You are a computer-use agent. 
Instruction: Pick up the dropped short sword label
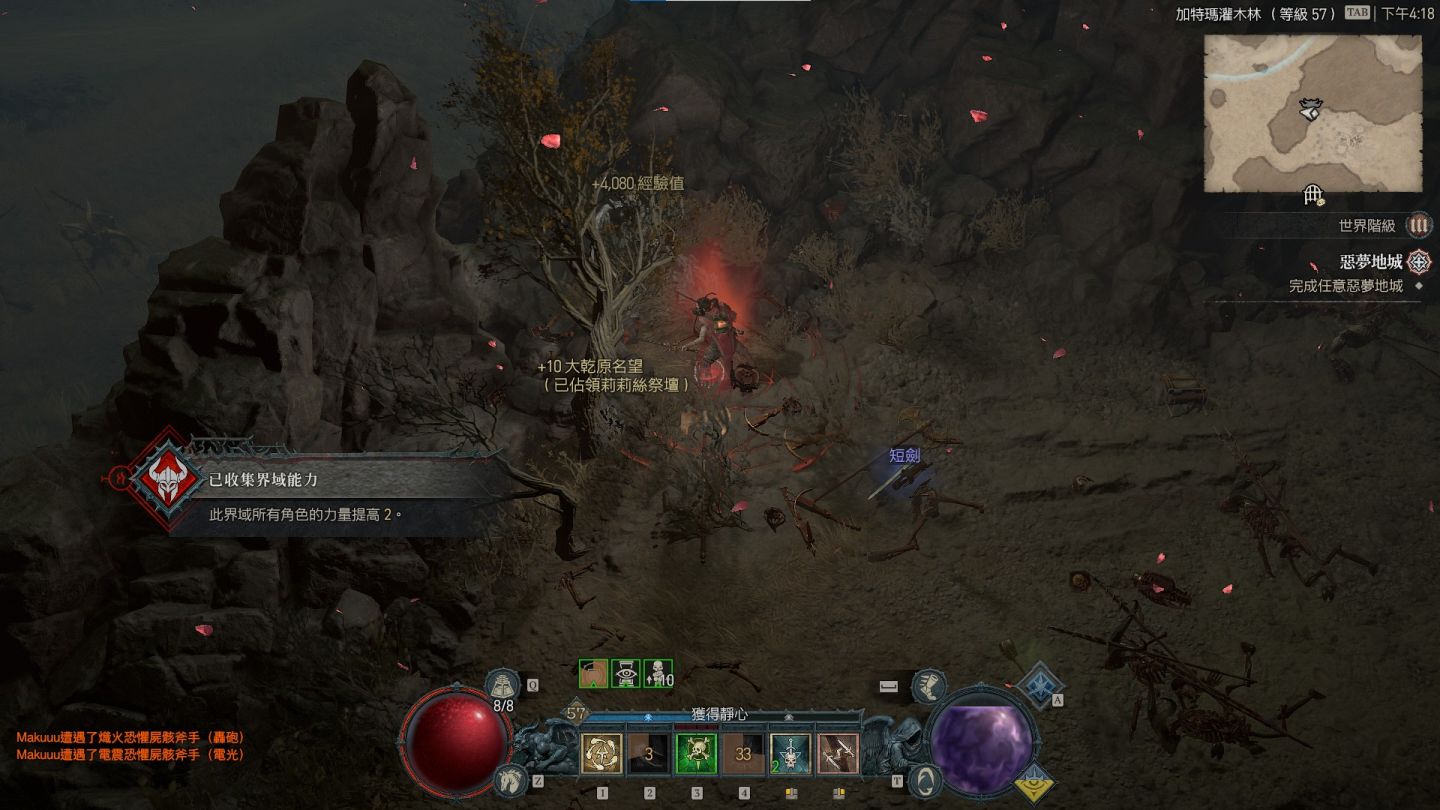904,456
